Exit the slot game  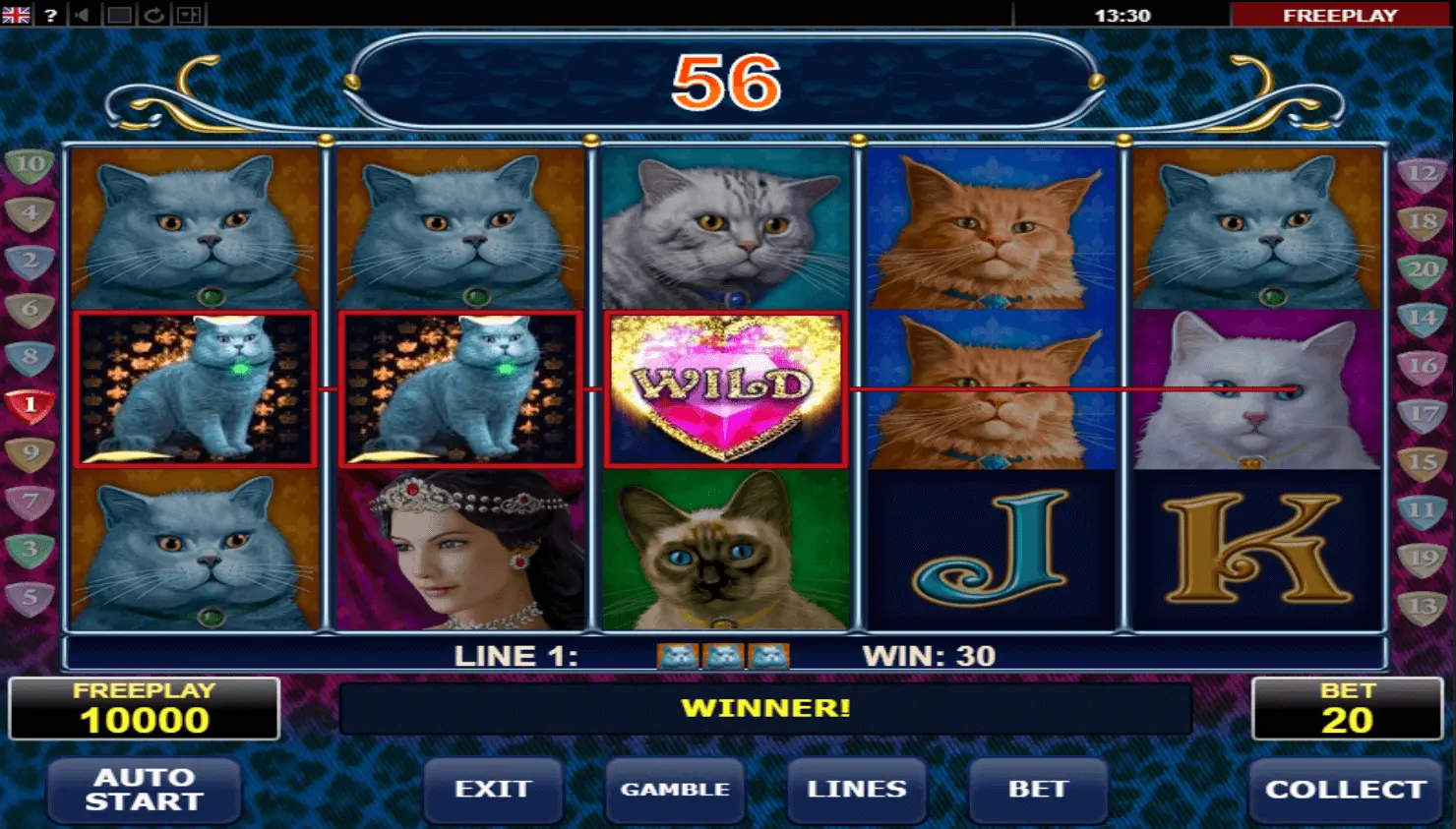[493, 790]
